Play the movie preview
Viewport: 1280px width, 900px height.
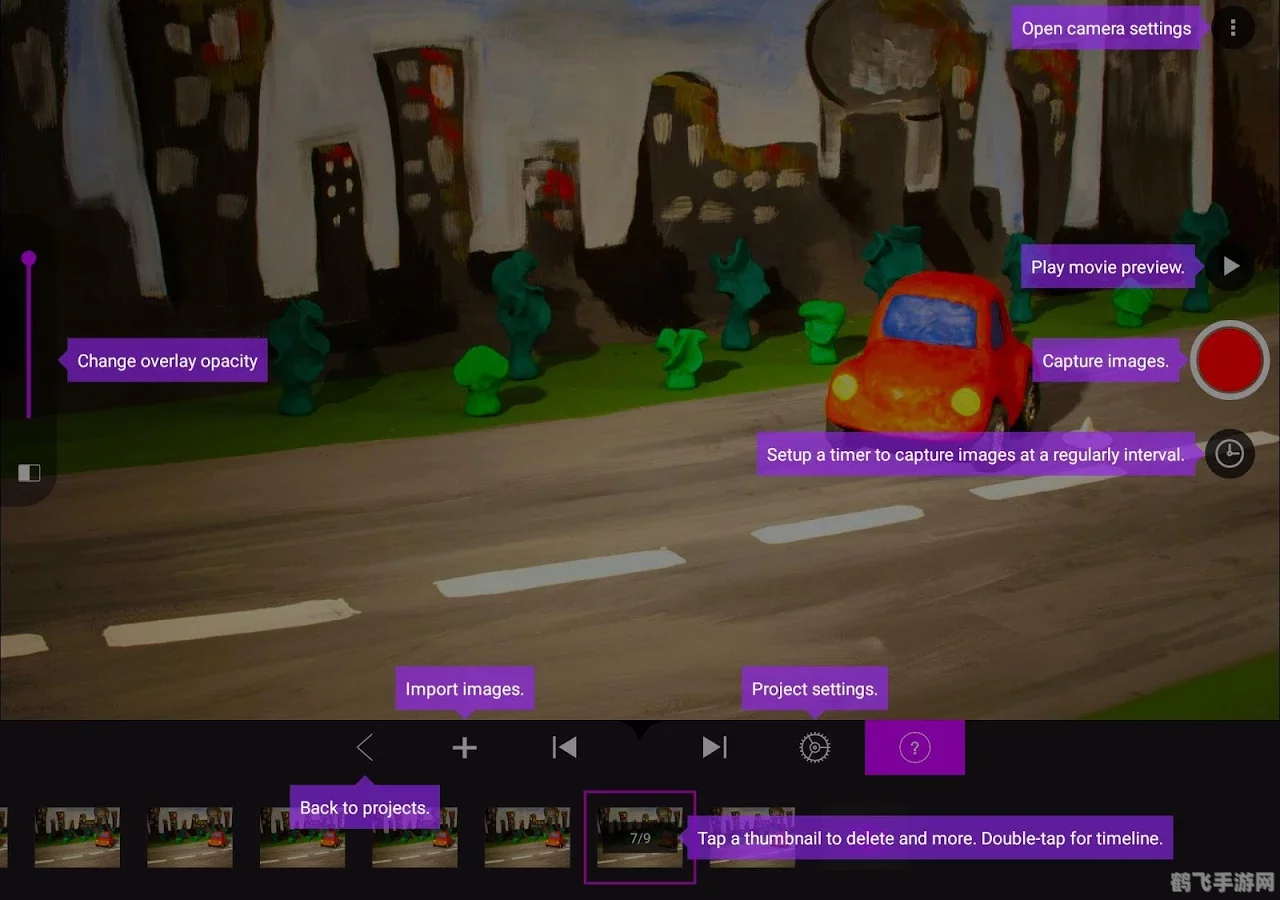coord(1231,267)
